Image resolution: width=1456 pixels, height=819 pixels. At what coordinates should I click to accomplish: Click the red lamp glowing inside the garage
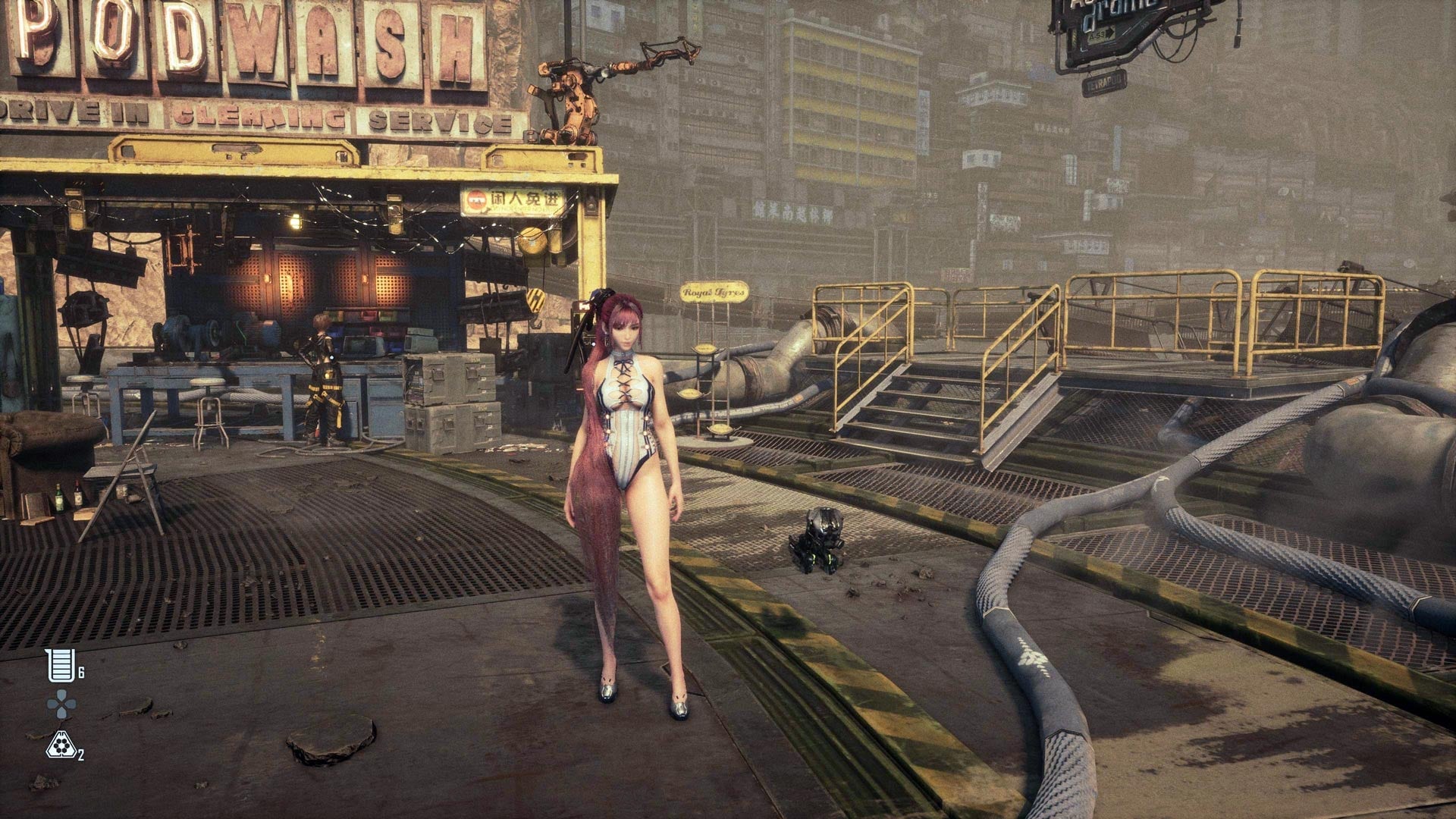[x=292, y=288]
